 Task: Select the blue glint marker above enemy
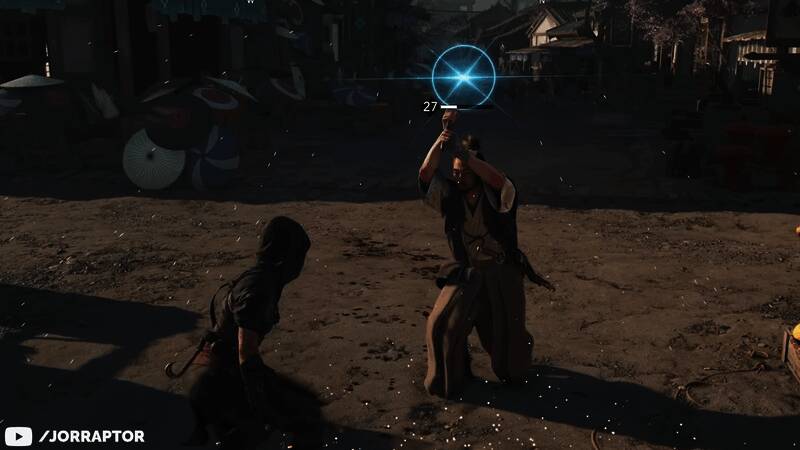[x=463, y=76]
